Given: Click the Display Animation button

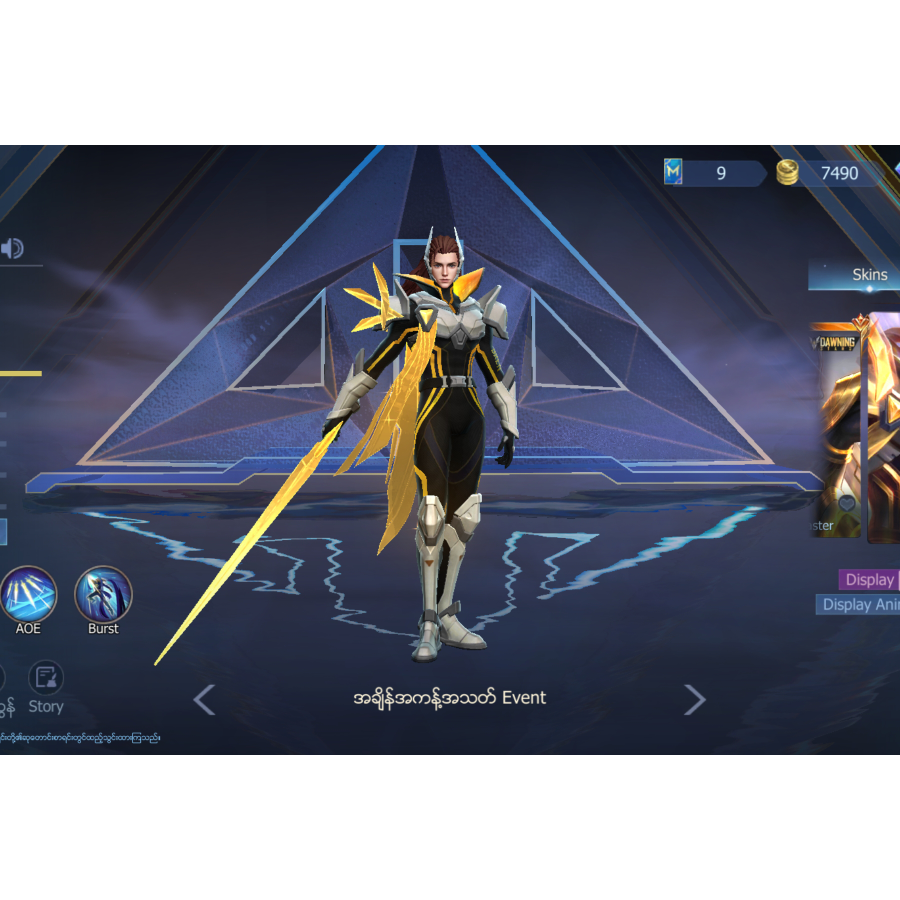Looking at the screenshot, I should point(859,605).
